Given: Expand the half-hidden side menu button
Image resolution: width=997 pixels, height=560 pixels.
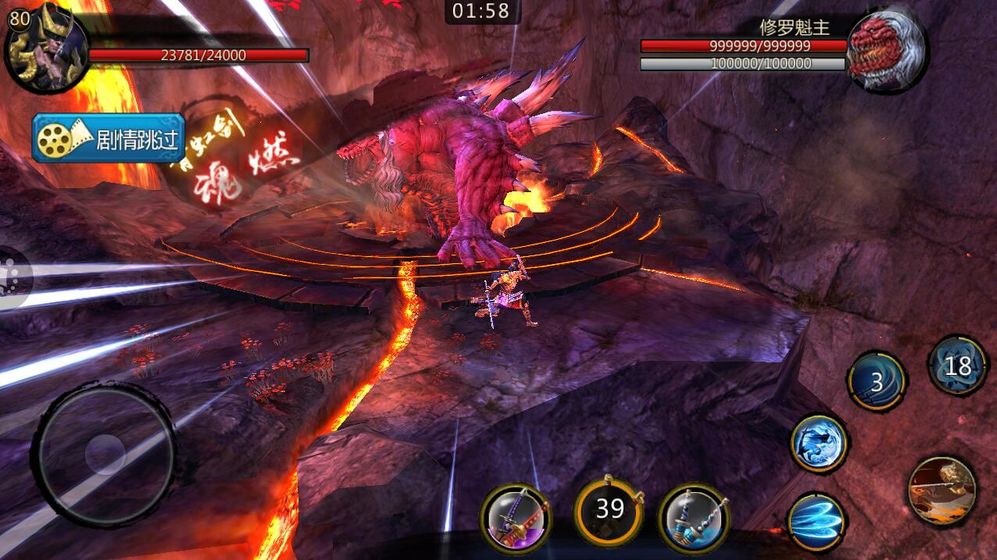Looking at the screenshot, I should point(12,274).
